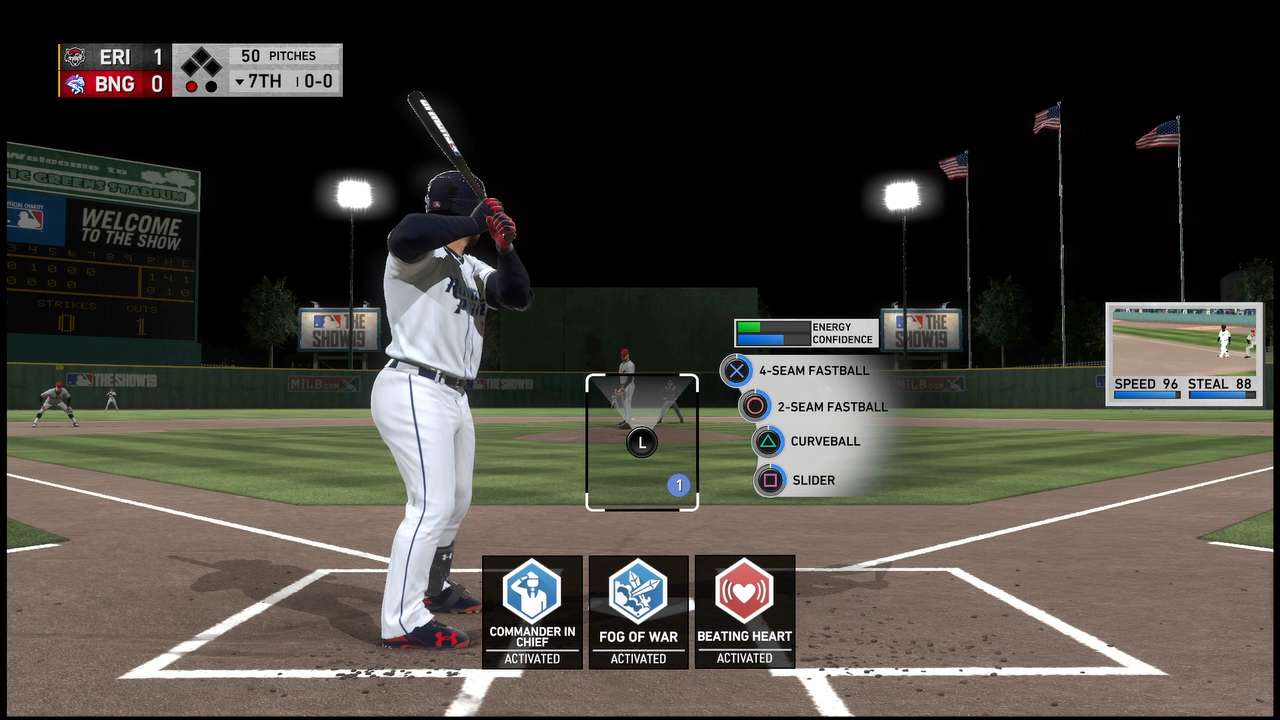This screenshot has height=720, width=1280.
Task: Click the Commander in Chief perk icon
Action: tap(532, 591)
